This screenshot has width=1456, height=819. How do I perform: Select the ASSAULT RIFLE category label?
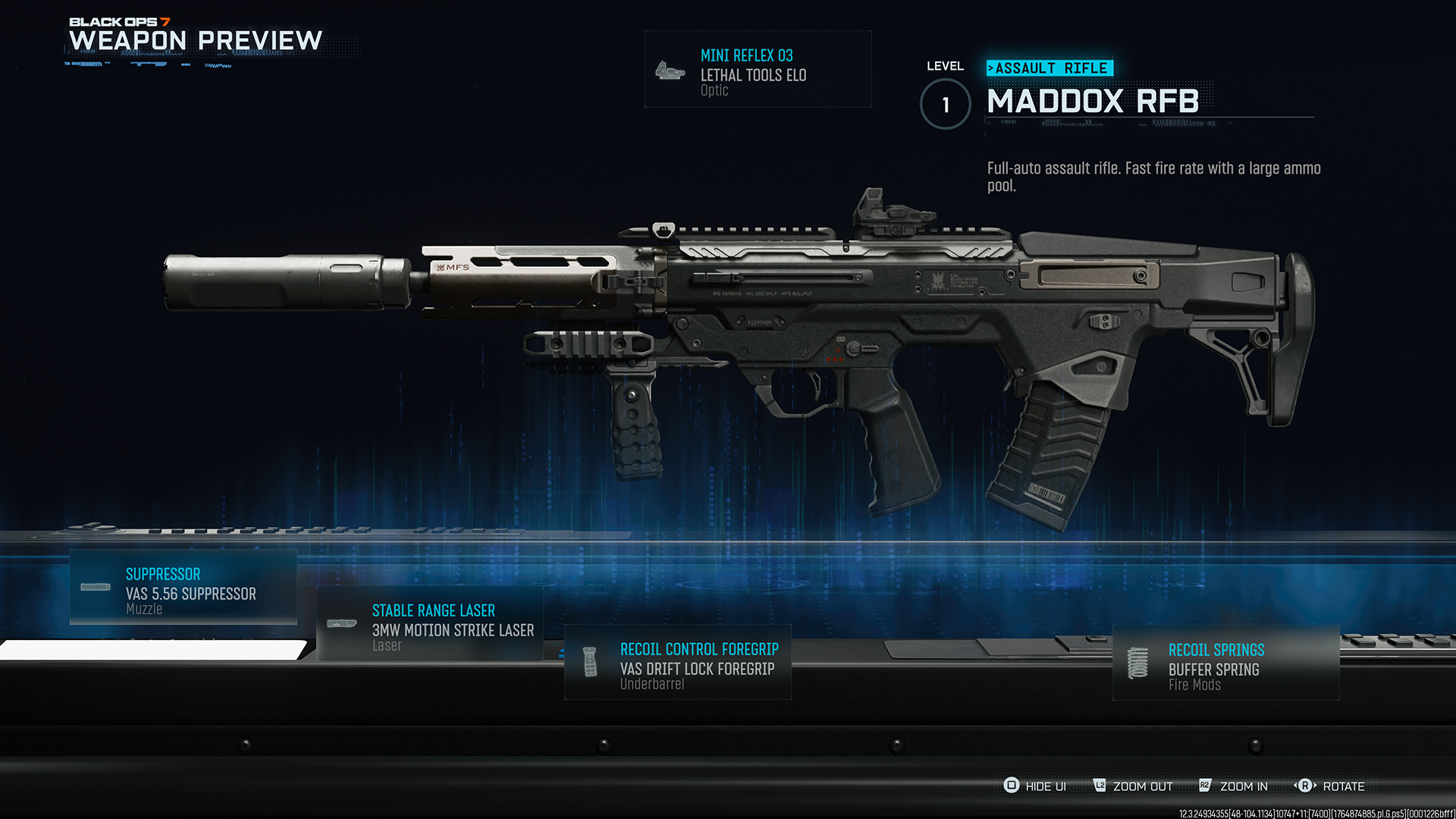(1050, 67)
